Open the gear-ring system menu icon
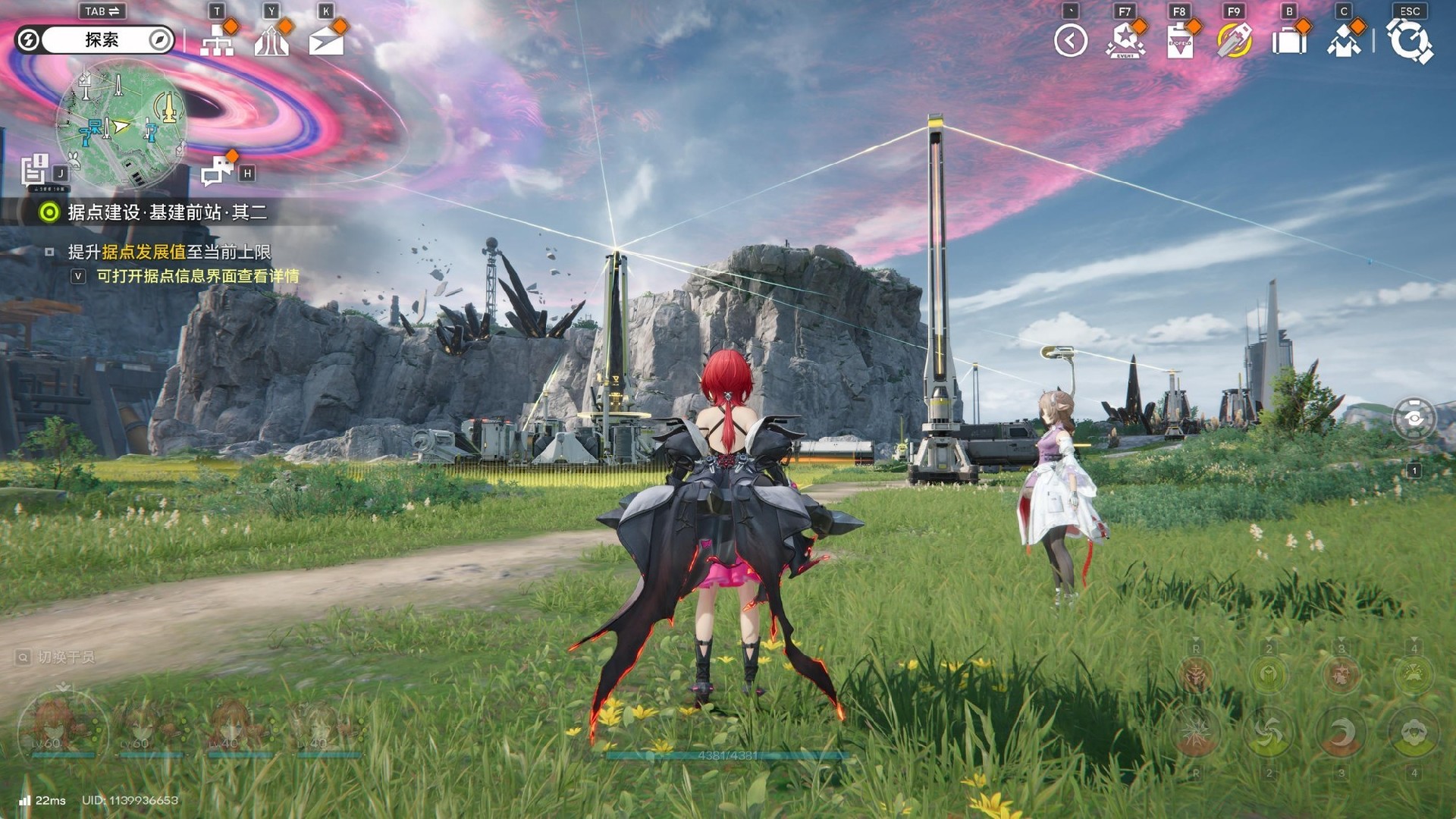Viewport: 1456px width, 819px height. [x=1409, y=41]
